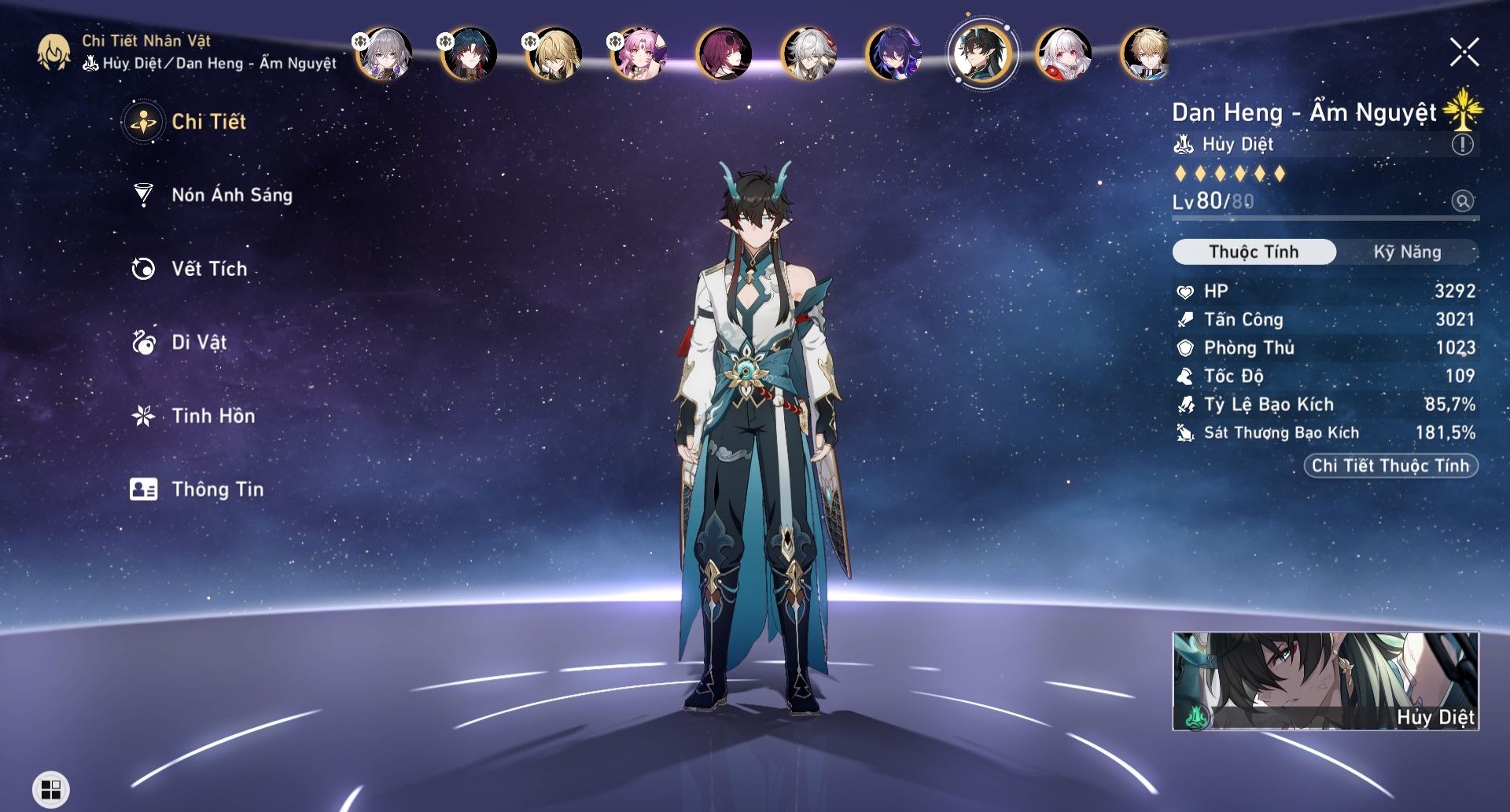This screenshot has height=812, width=1510.
Task: Select the Di Vật relics section
Action: click(x=199, y=342)
